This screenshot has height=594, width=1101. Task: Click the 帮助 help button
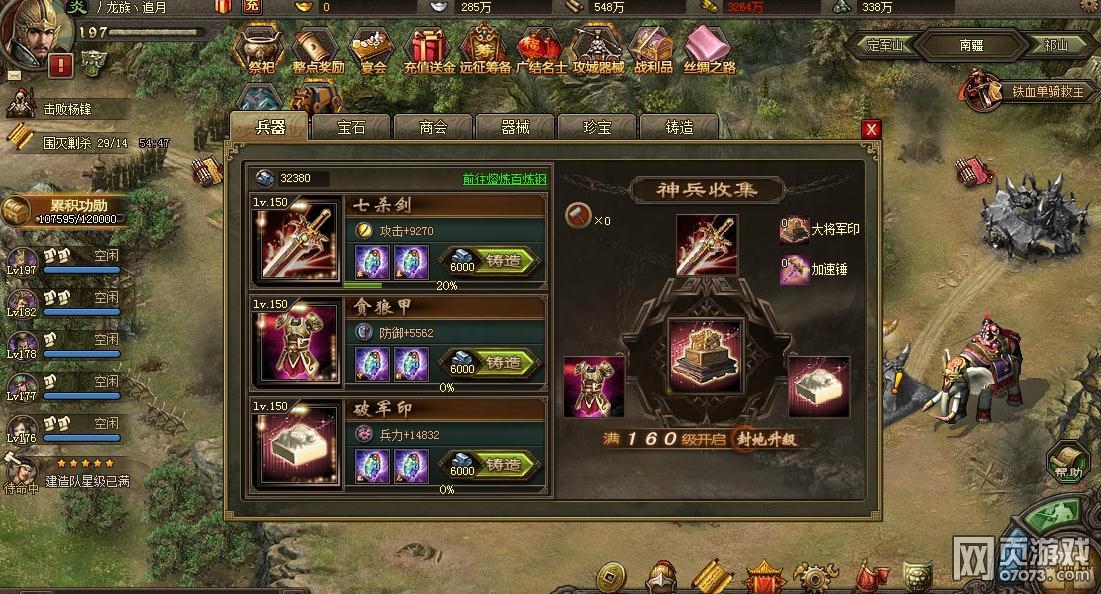1068,465
